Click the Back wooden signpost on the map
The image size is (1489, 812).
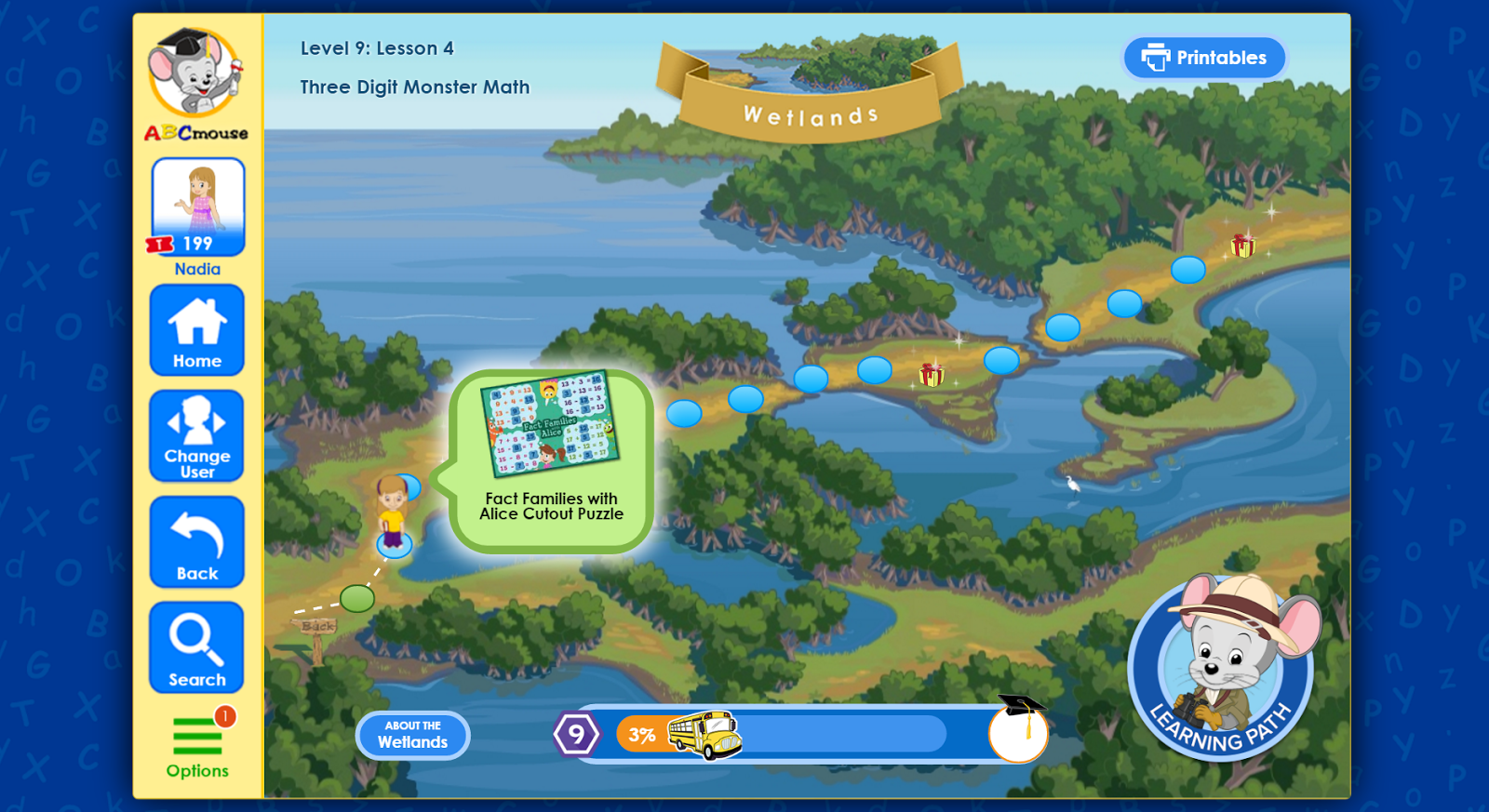[x=316, y=628]
